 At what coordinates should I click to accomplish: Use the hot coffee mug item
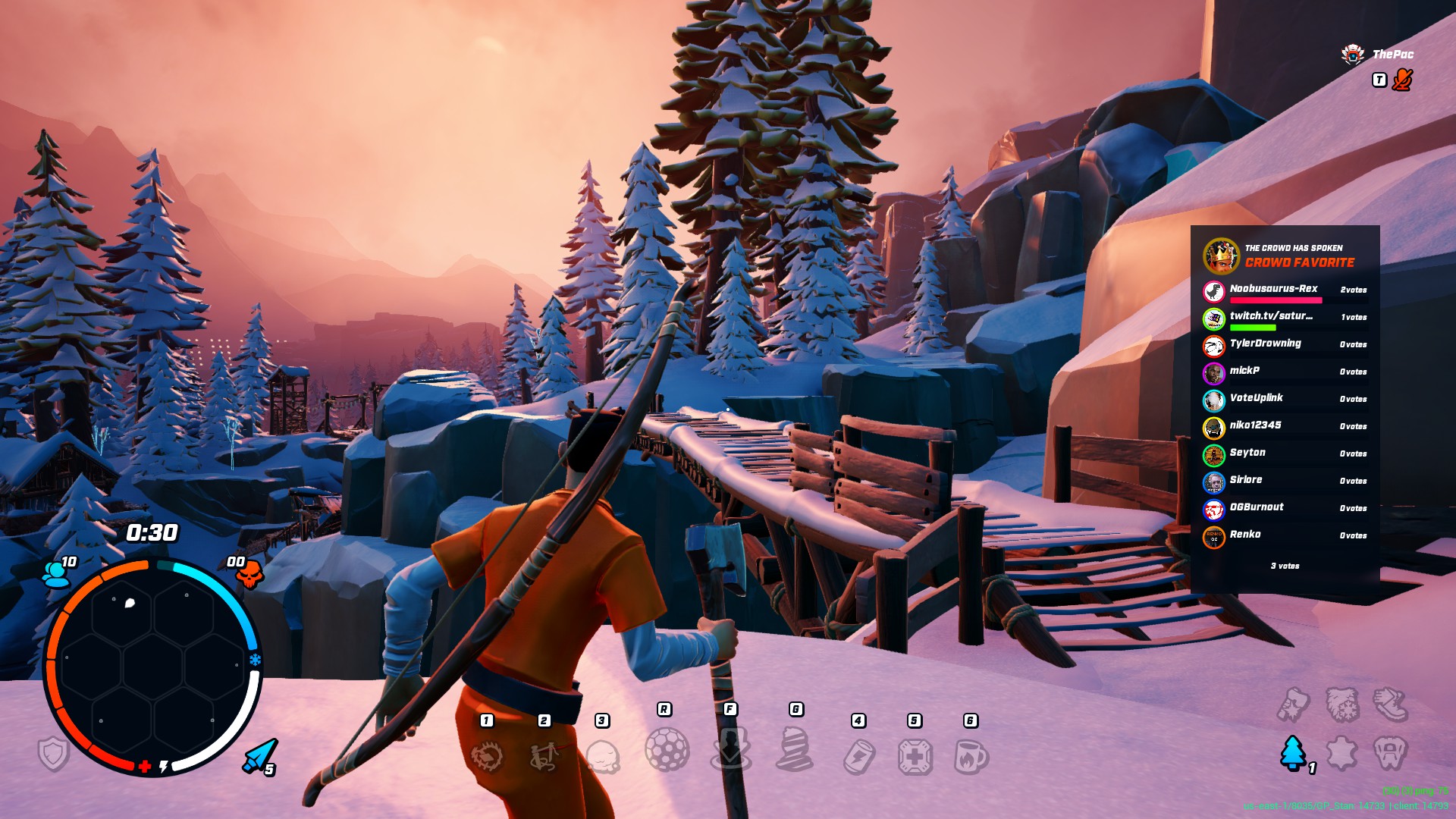tap(971, 757)
